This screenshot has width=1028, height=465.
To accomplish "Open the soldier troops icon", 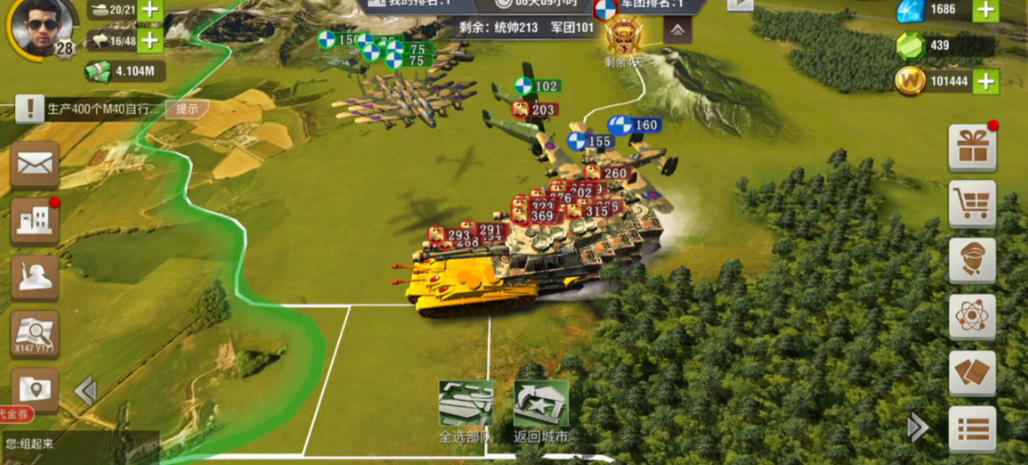I will pyautogui.click(x=35, y=277).
